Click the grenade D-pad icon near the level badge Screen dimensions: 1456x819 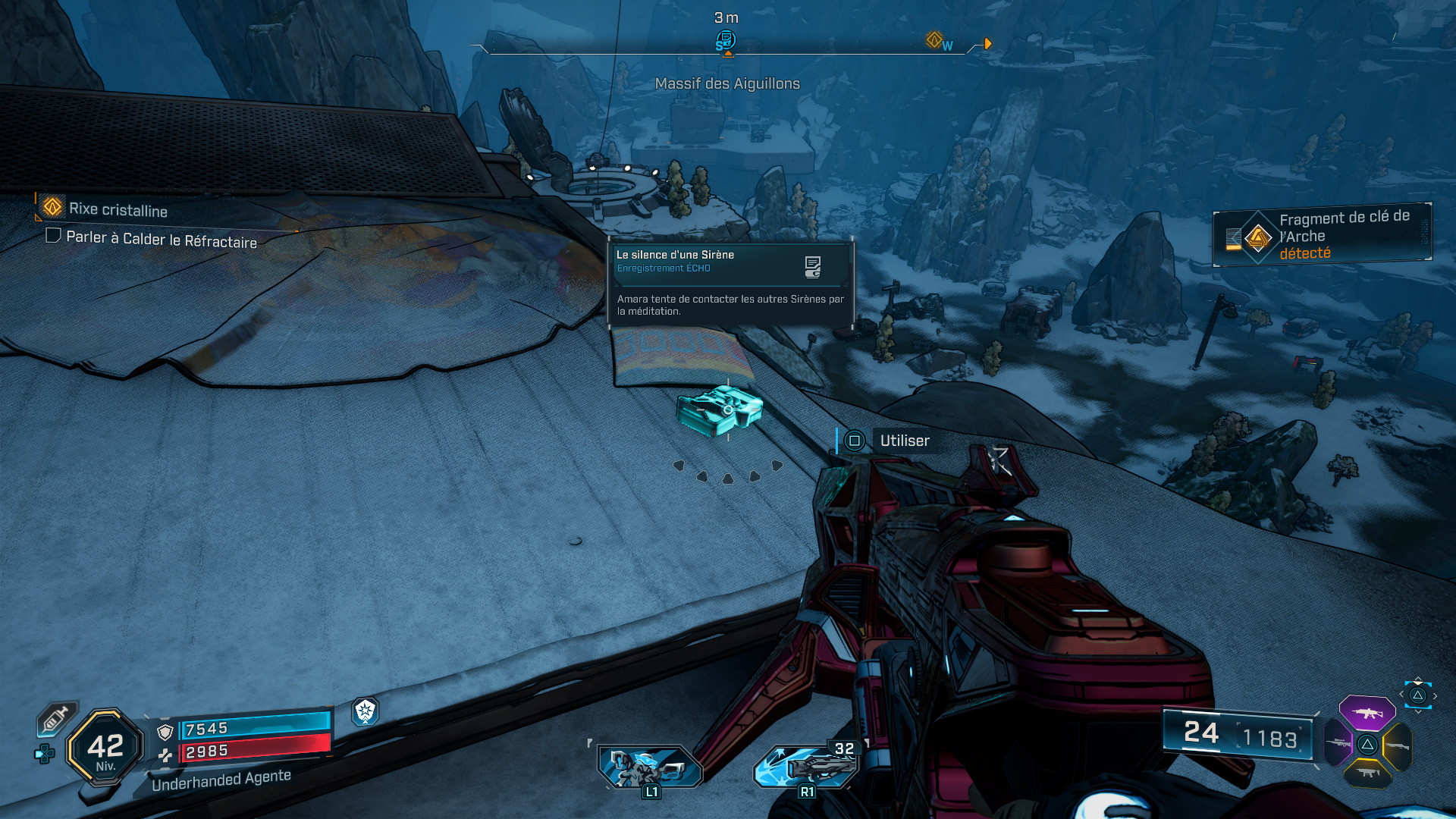tap(44, 754)
